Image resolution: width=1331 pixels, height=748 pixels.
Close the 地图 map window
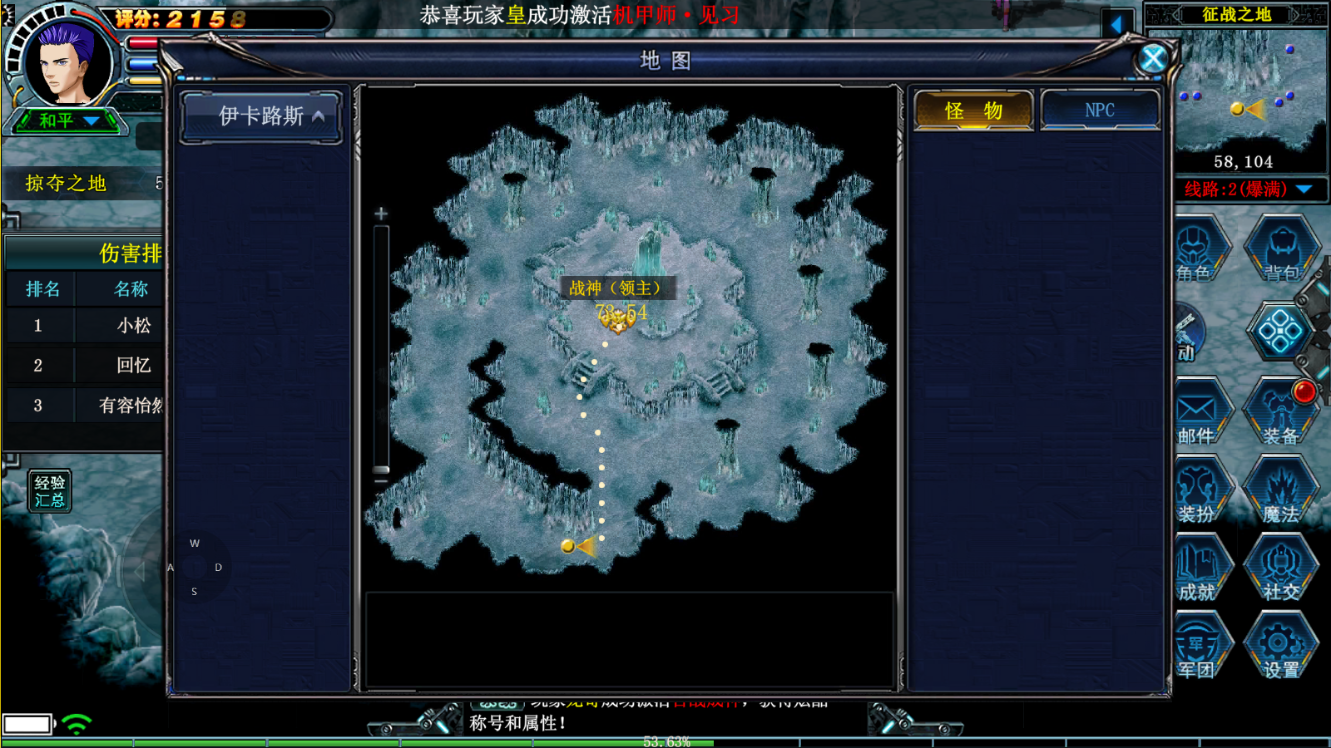point(1152,59)
